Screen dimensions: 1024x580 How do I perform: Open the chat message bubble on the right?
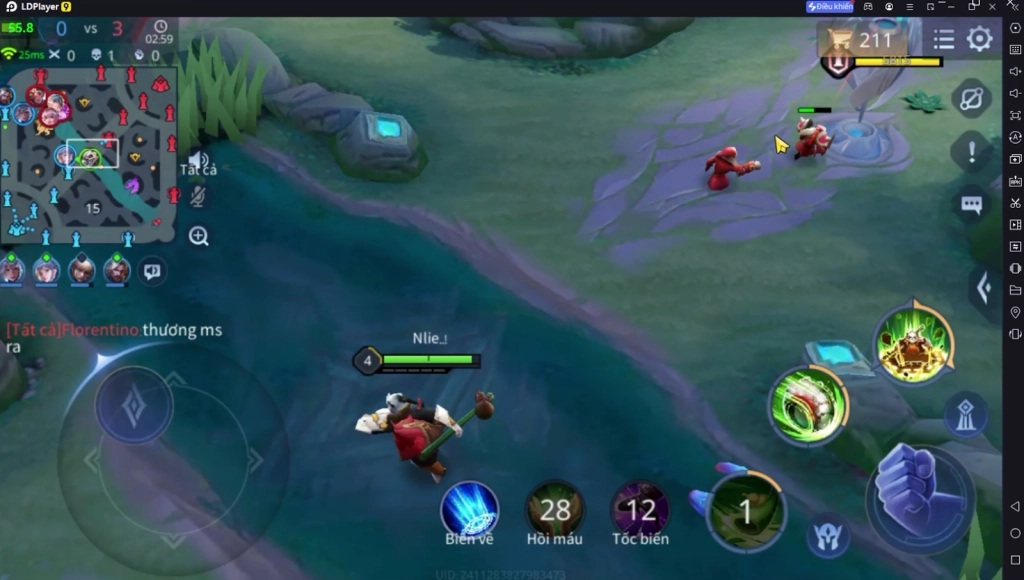coord(971,205)
